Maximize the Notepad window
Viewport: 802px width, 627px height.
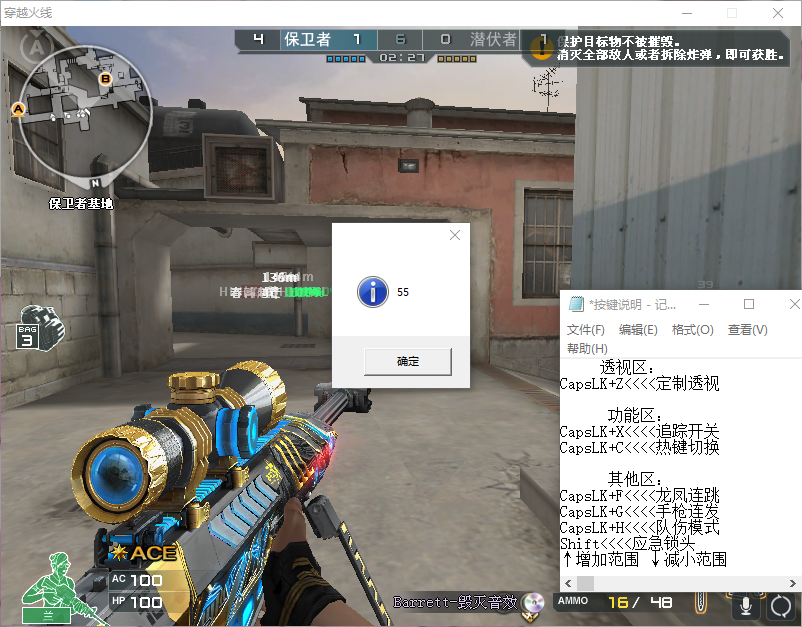point(749,304)
